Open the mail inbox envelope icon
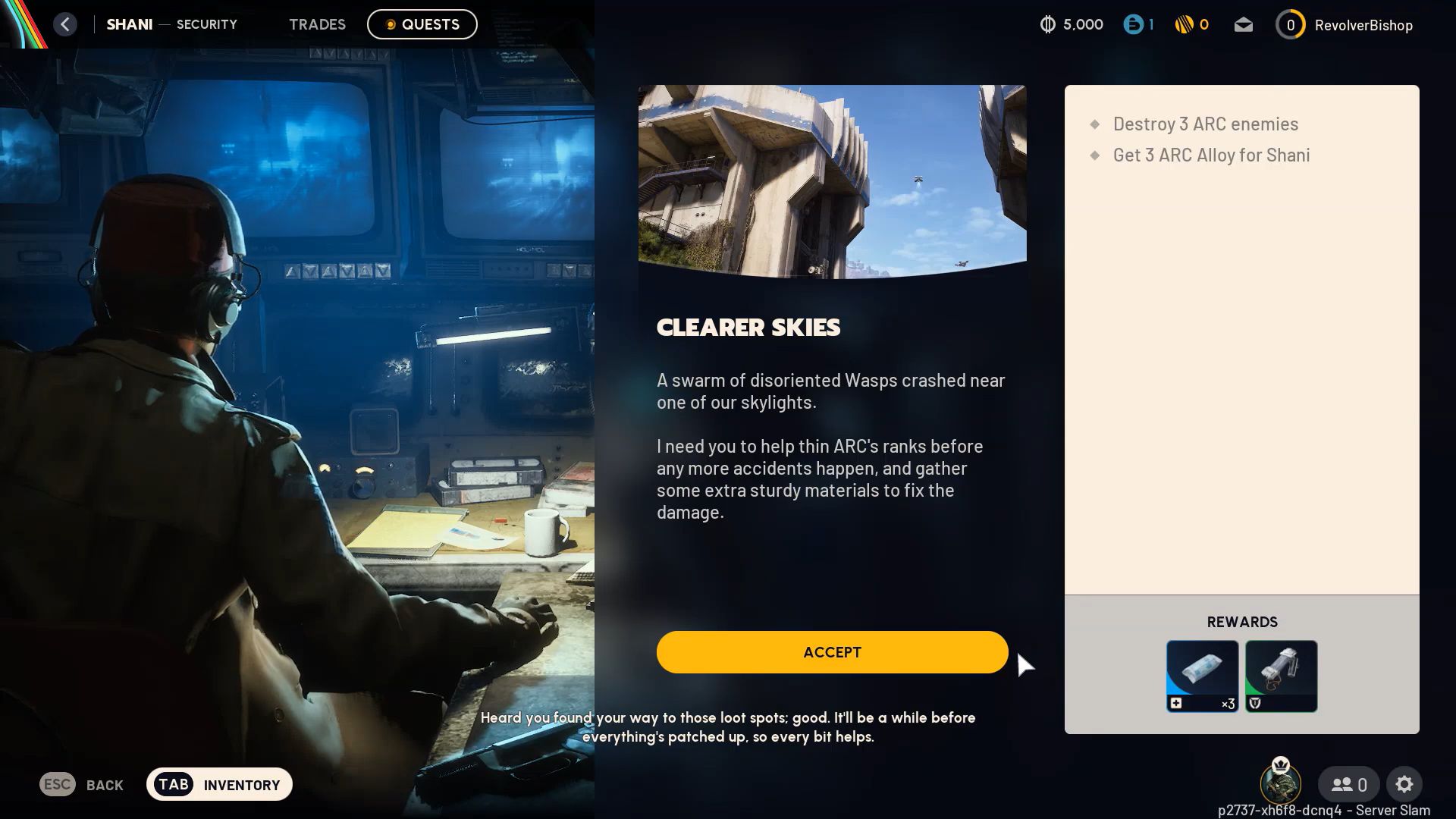 tap(1243, 24)
